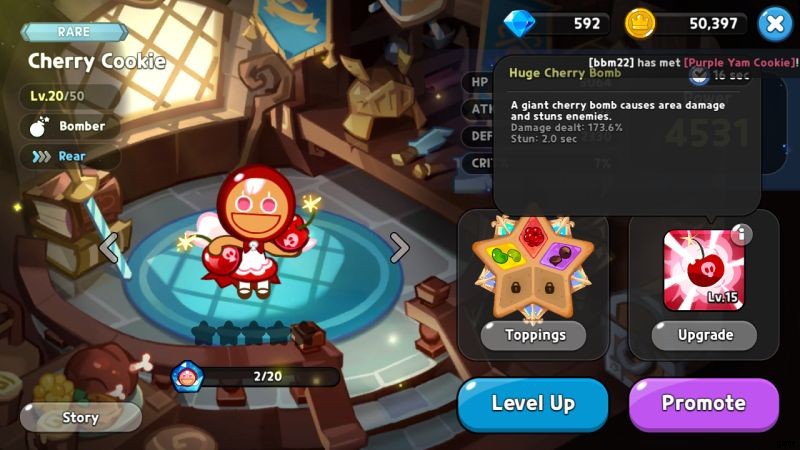The height and width of the screenshot is (450, 800).
Task: Select the Rear position label
Action: click(x=68, y=156)
